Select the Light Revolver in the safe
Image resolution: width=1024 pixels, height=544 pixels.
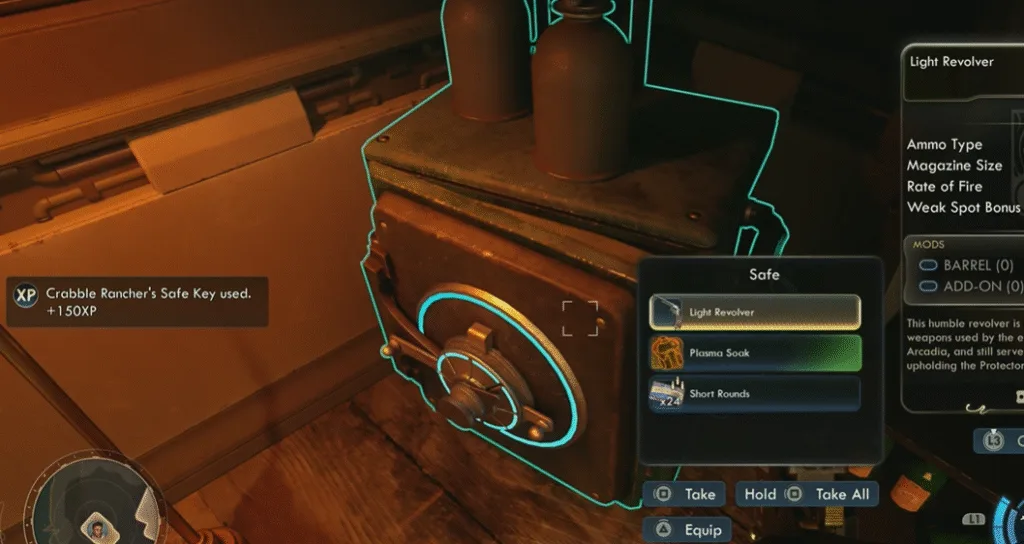[x=754, y=312]
